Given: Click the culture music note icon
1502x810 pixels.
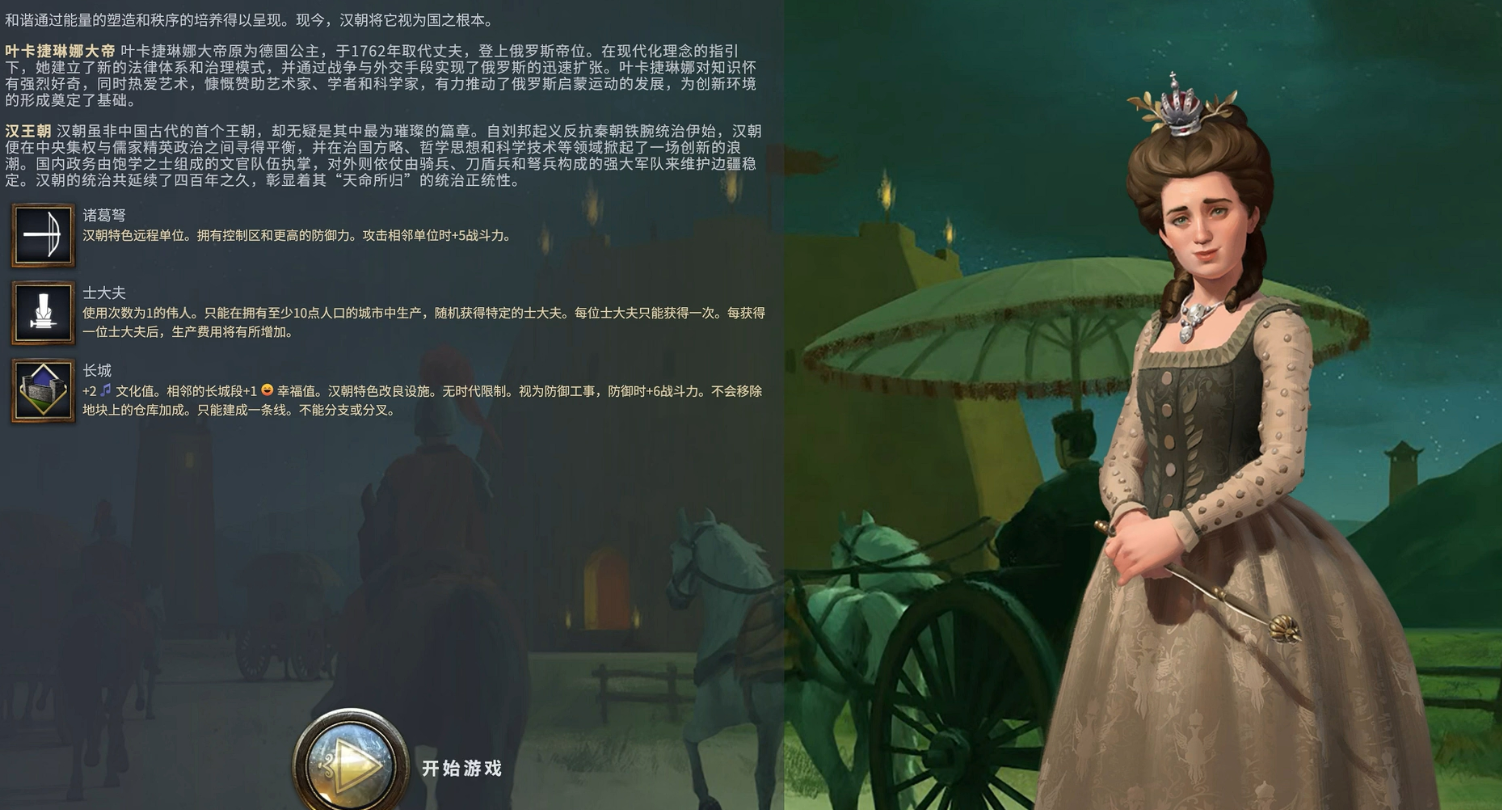Looking at the screenshot, I should pos(107,391).
